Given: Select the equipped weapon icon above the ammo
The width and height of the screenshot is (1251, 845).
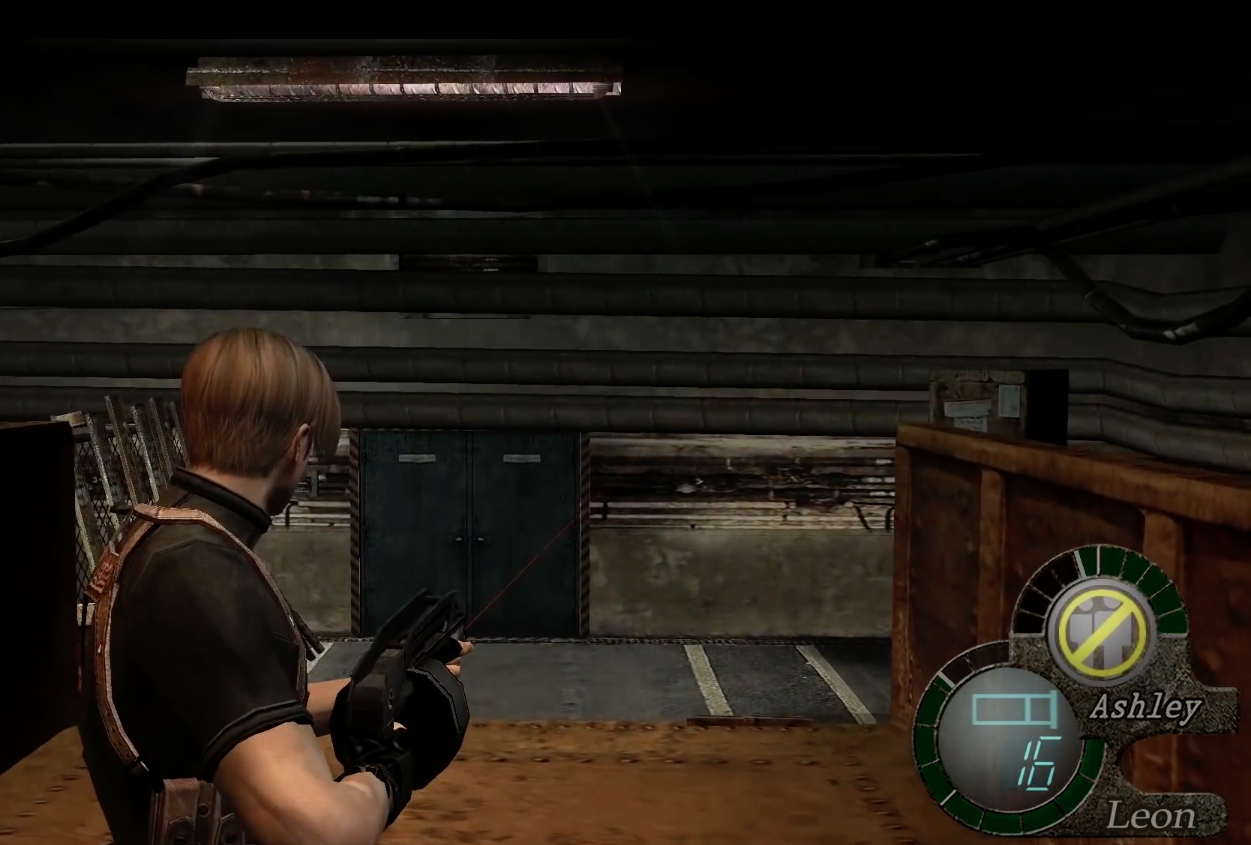Looking at the screenshot, I should click(1014, 710).
